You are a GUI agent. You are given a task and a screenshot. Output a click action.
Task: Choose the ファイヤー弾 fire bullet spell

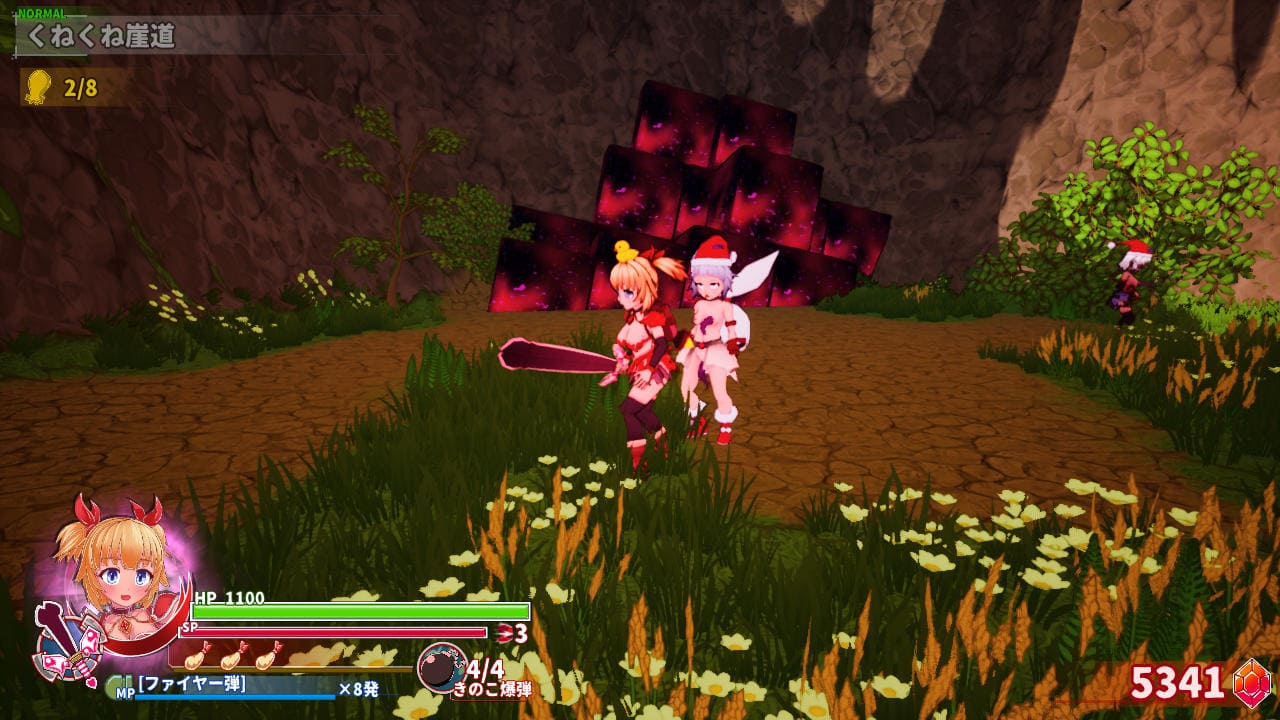[192, 685]
